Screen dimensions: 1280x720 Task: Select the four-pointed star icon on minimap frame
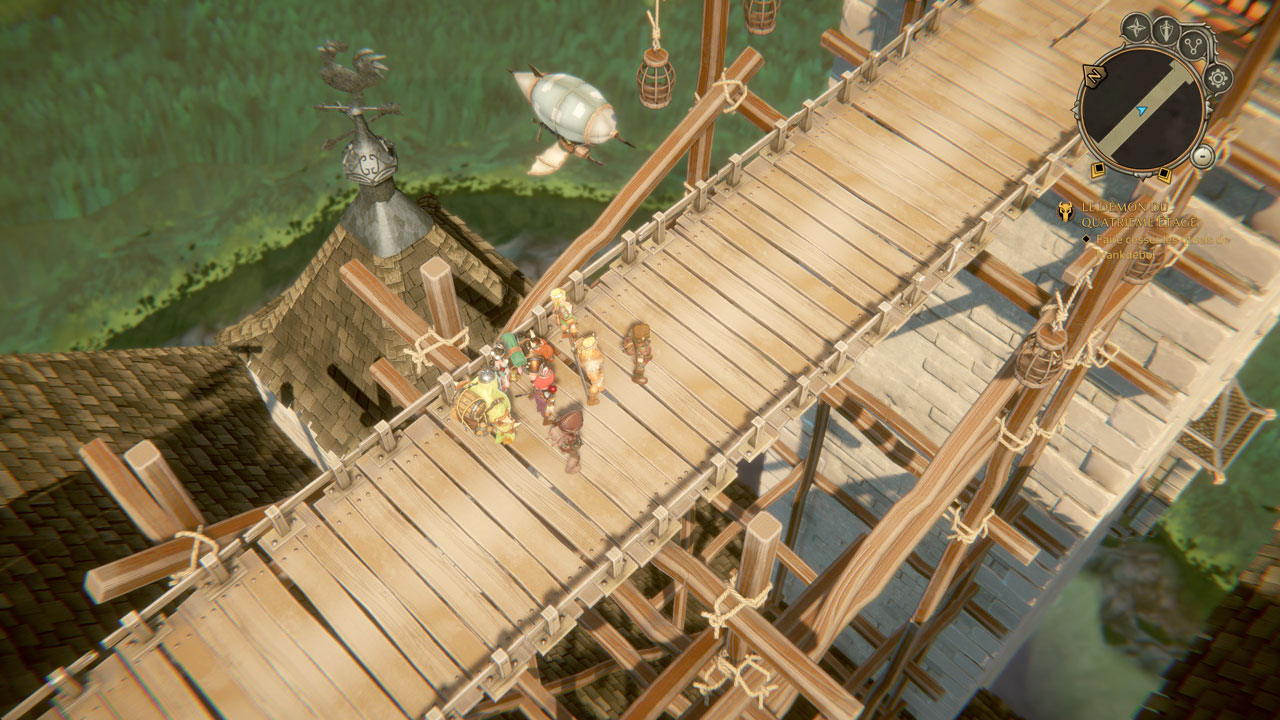coord(1136,28)
